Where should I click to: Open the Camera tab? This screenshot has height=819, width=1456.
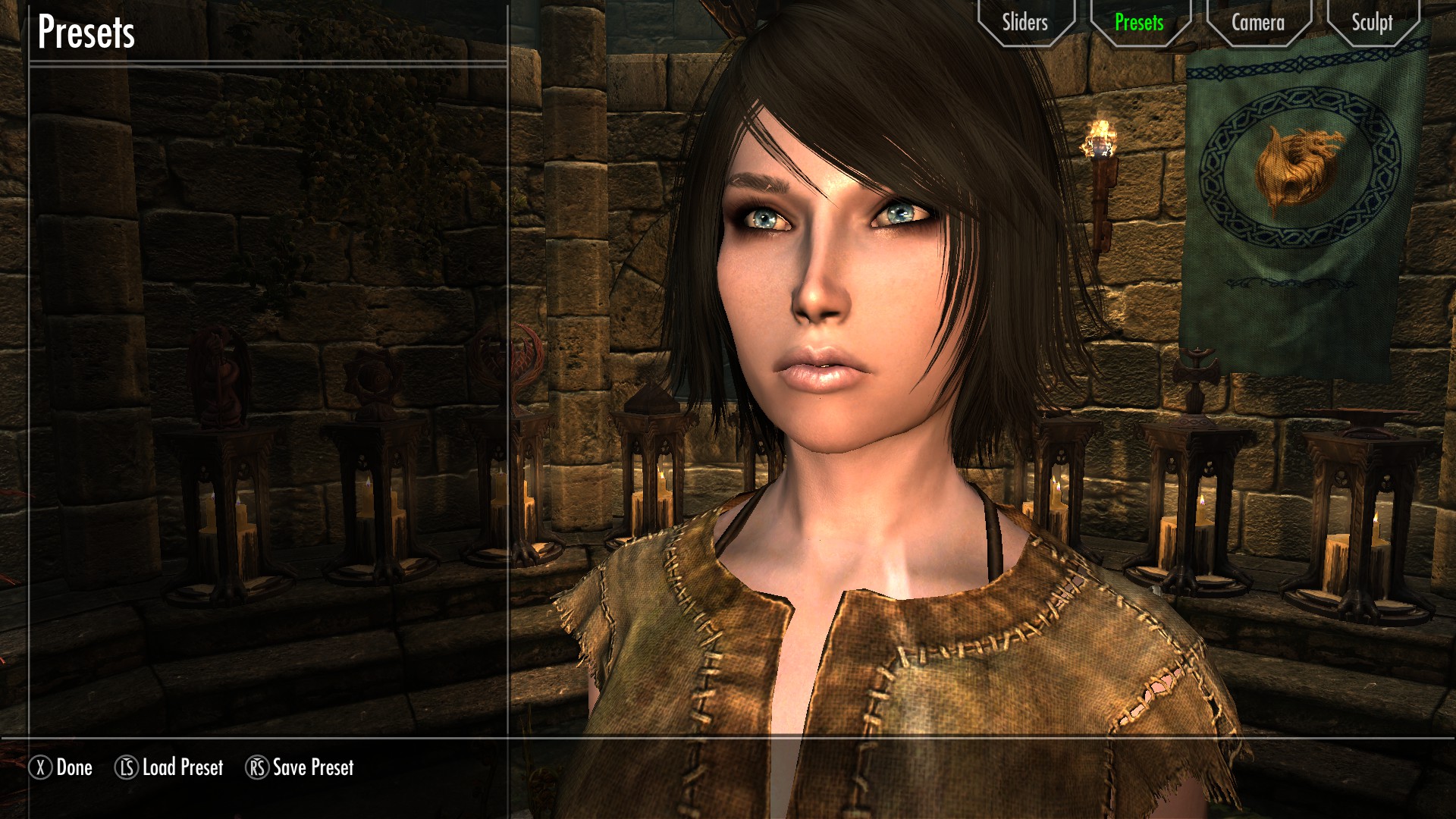pyautogui.click(x=1257, y=23)
